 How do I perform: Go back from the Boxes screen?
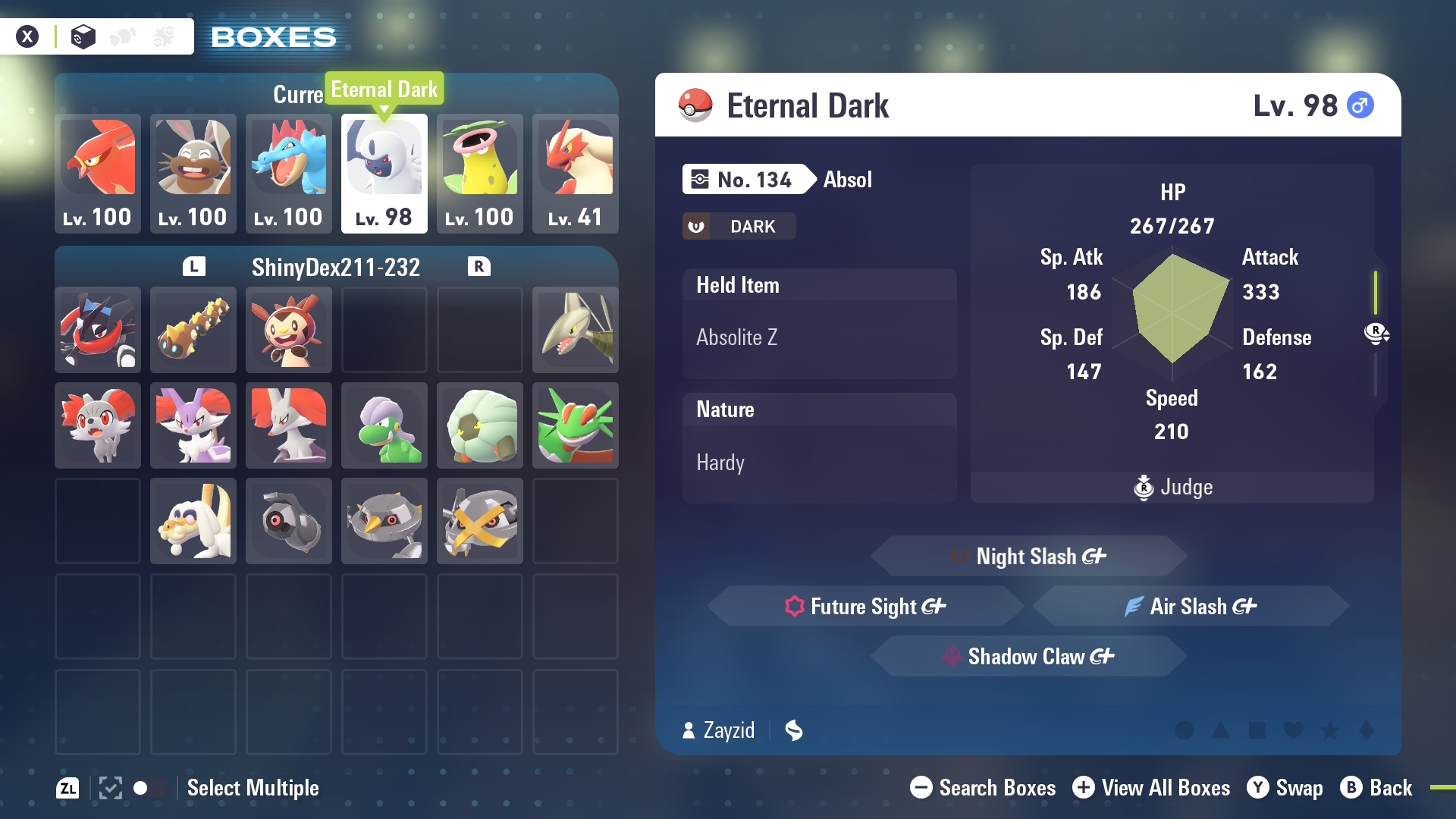click(x=1376, y=788)
